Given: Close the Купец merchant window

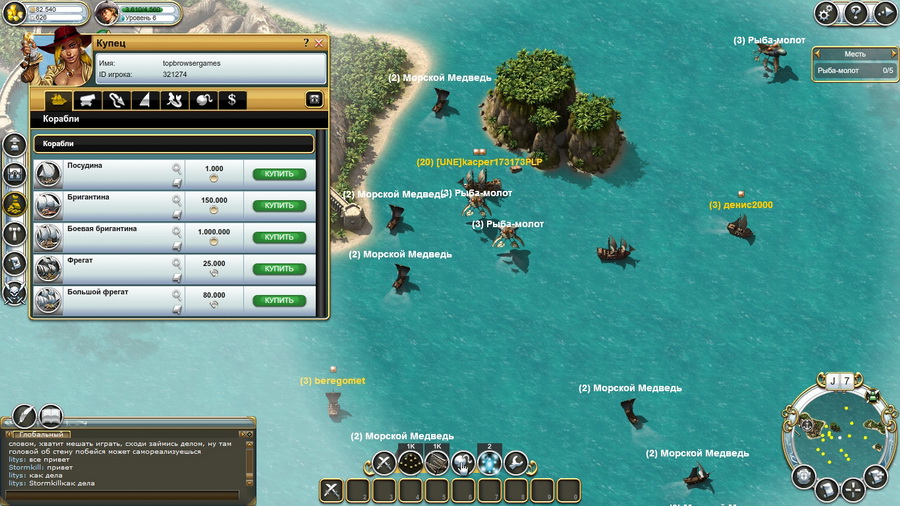Looking at the screenshot, I should click(319, 44).
